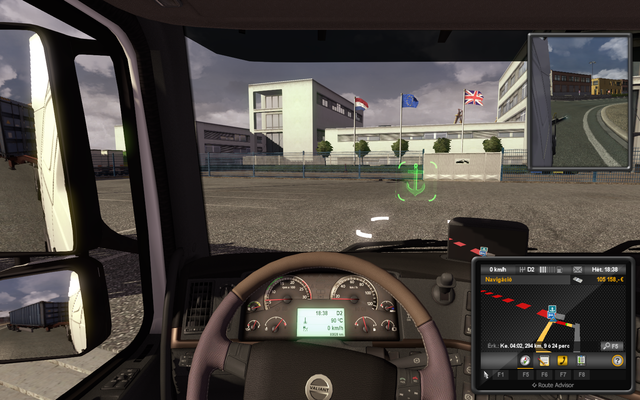This screenshot has width=640, height=400.
Task: Open the navigation compass tab
Action: pos(525,359)
